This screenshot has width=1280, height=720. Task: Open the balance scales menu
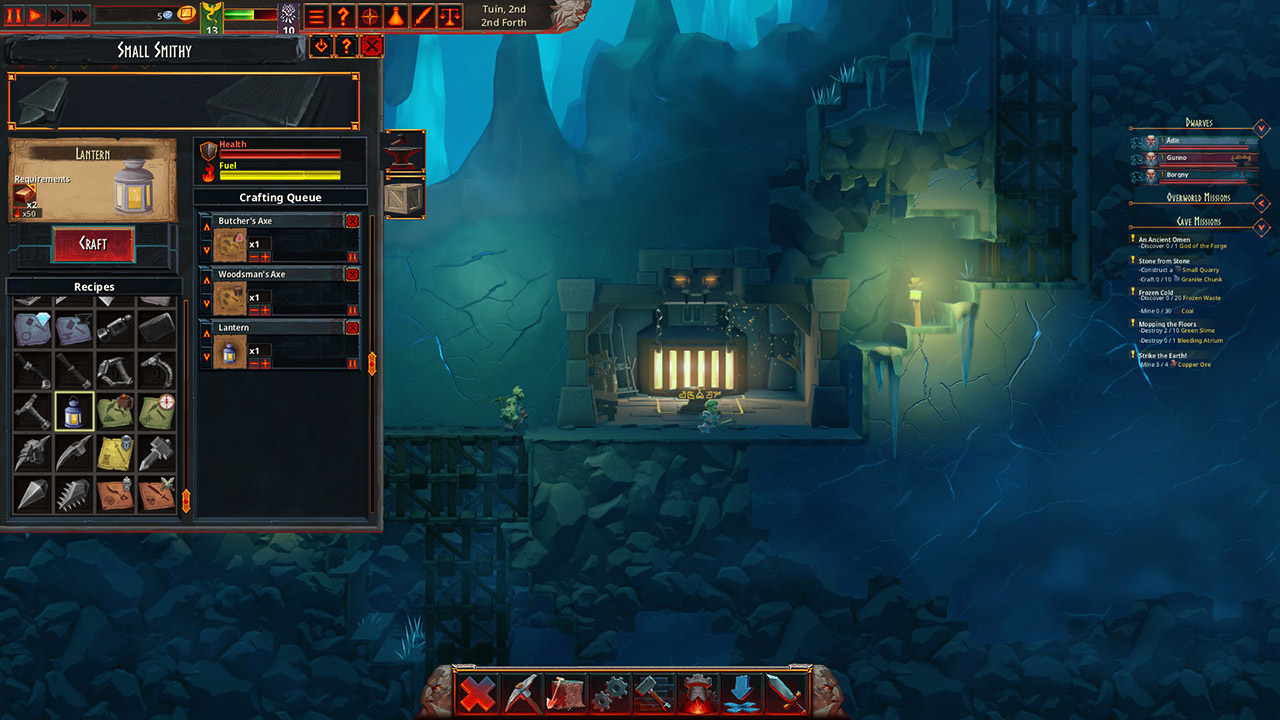point(451,16)
